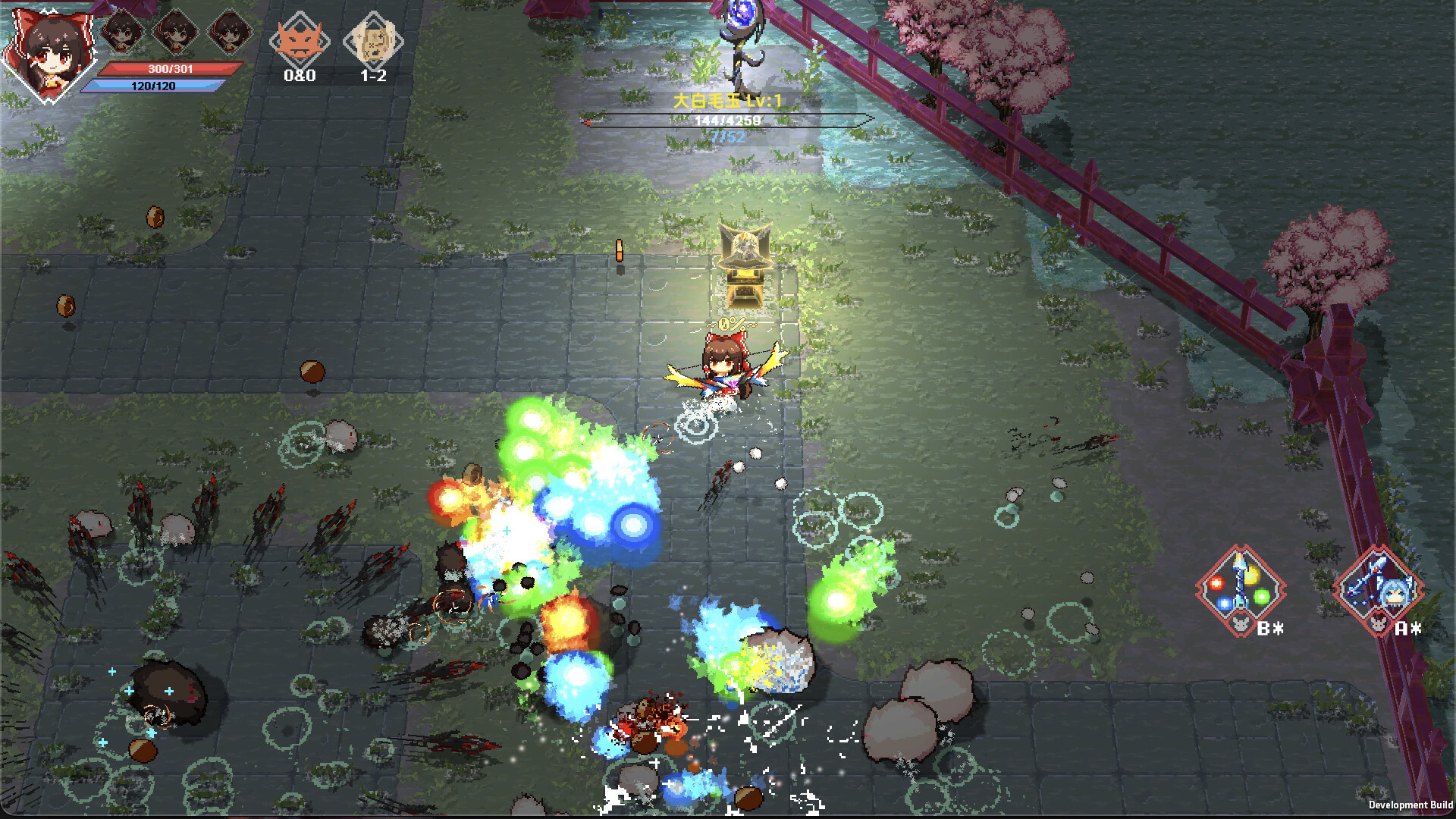The height and width of the screenshot is (819, 1456).
Task: Click the 7/52 blue counter under boss bar
Action: 726,136
